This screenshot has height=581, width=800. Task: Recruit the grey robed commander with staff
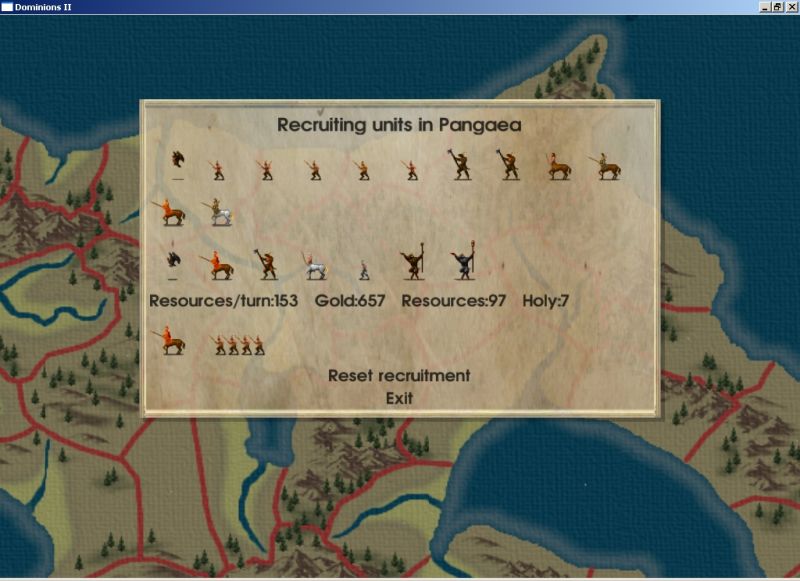(462, 265)
